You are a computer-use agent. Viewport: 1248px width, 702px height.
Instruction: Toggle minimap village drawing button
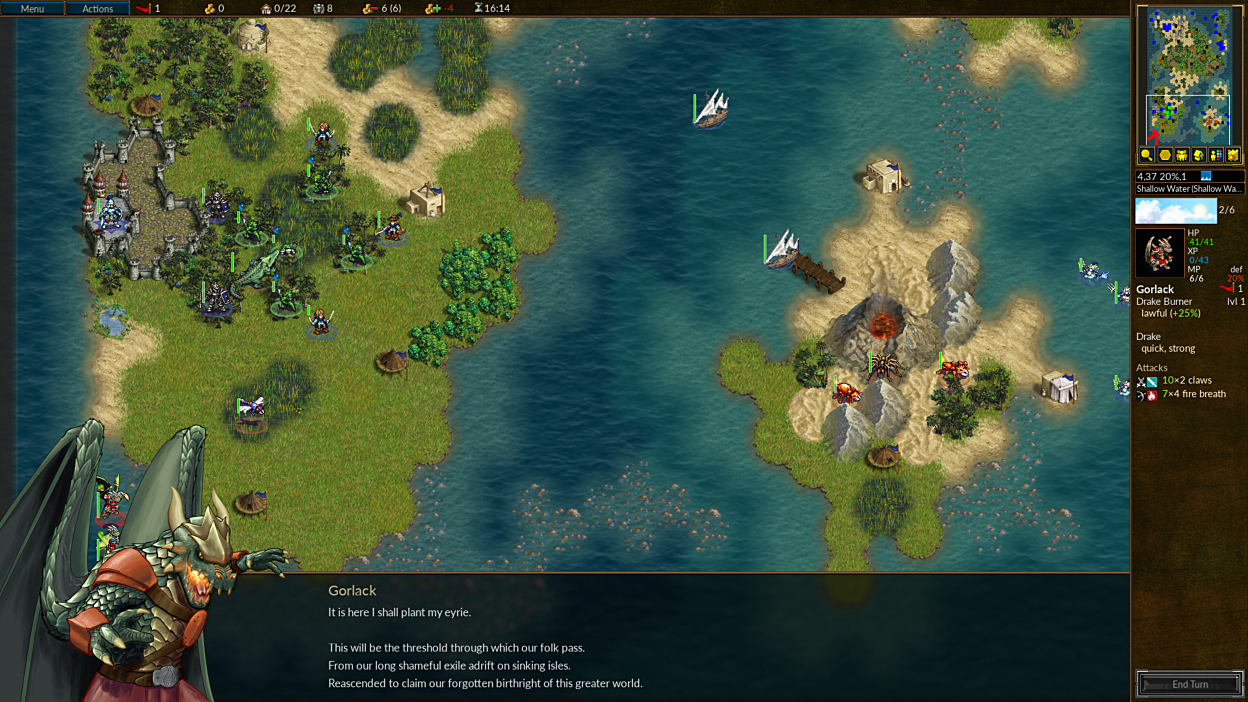click(1198, 155)
